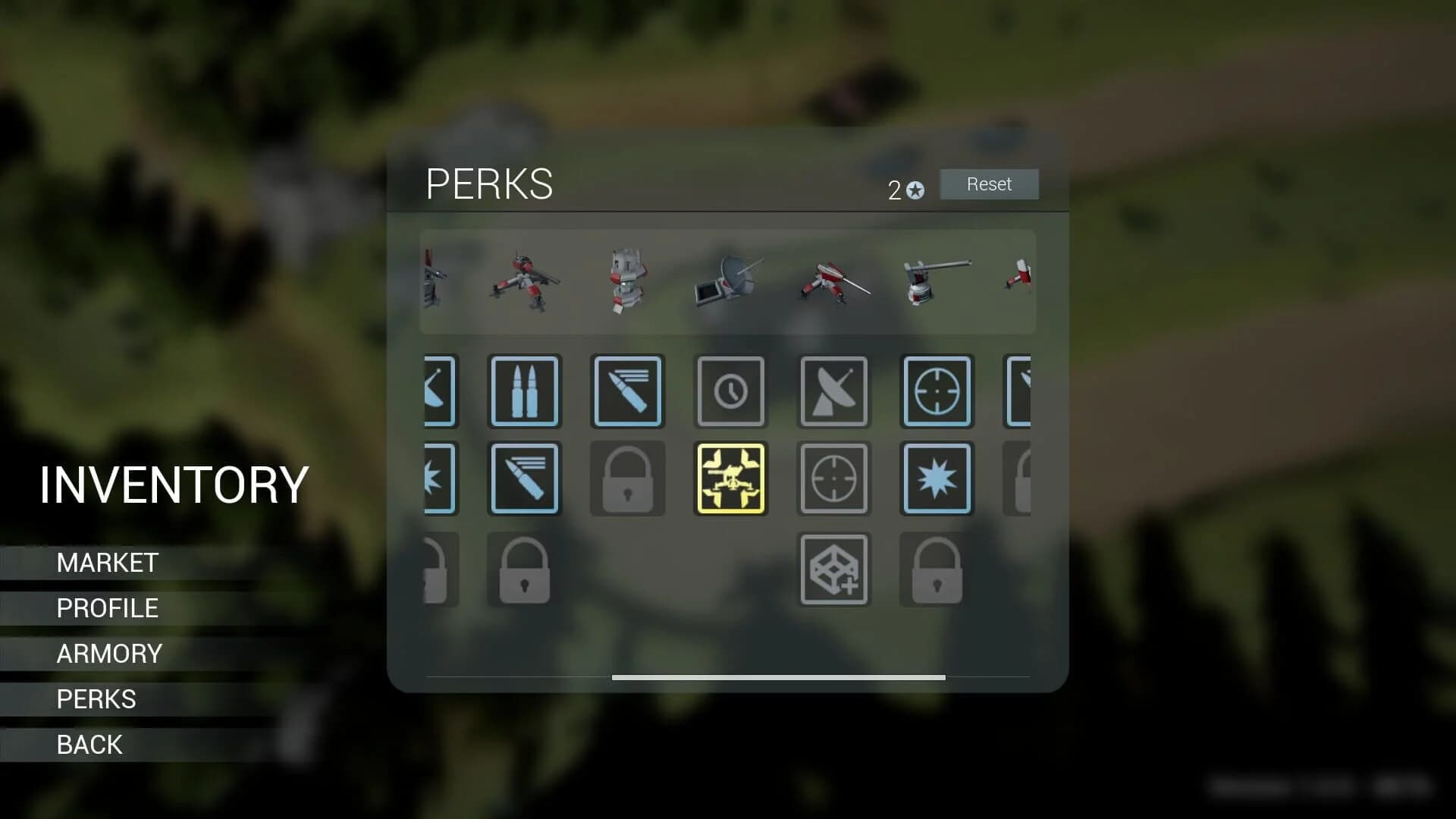
Task: Select the starburst explosion perk in second row
Action: [x=937, y=479]
